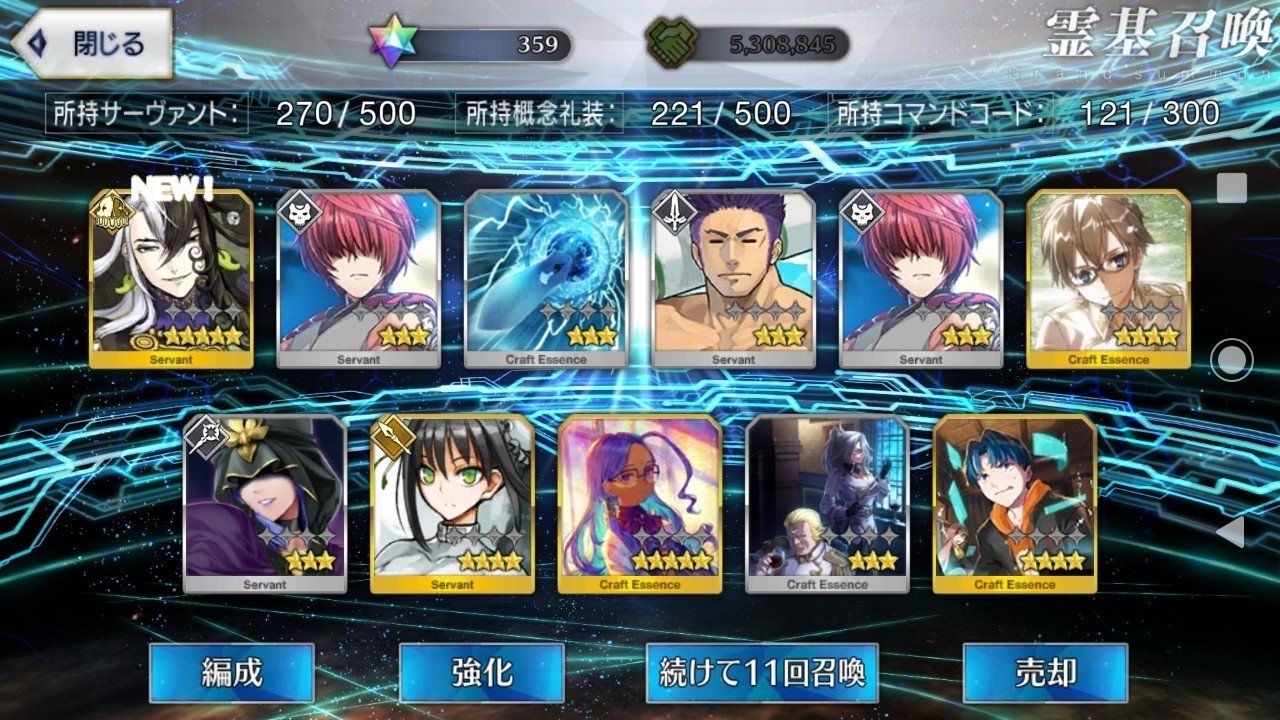Click the back arrow inside the 閉じる button

pyautogui.click(x=36, y=41)
